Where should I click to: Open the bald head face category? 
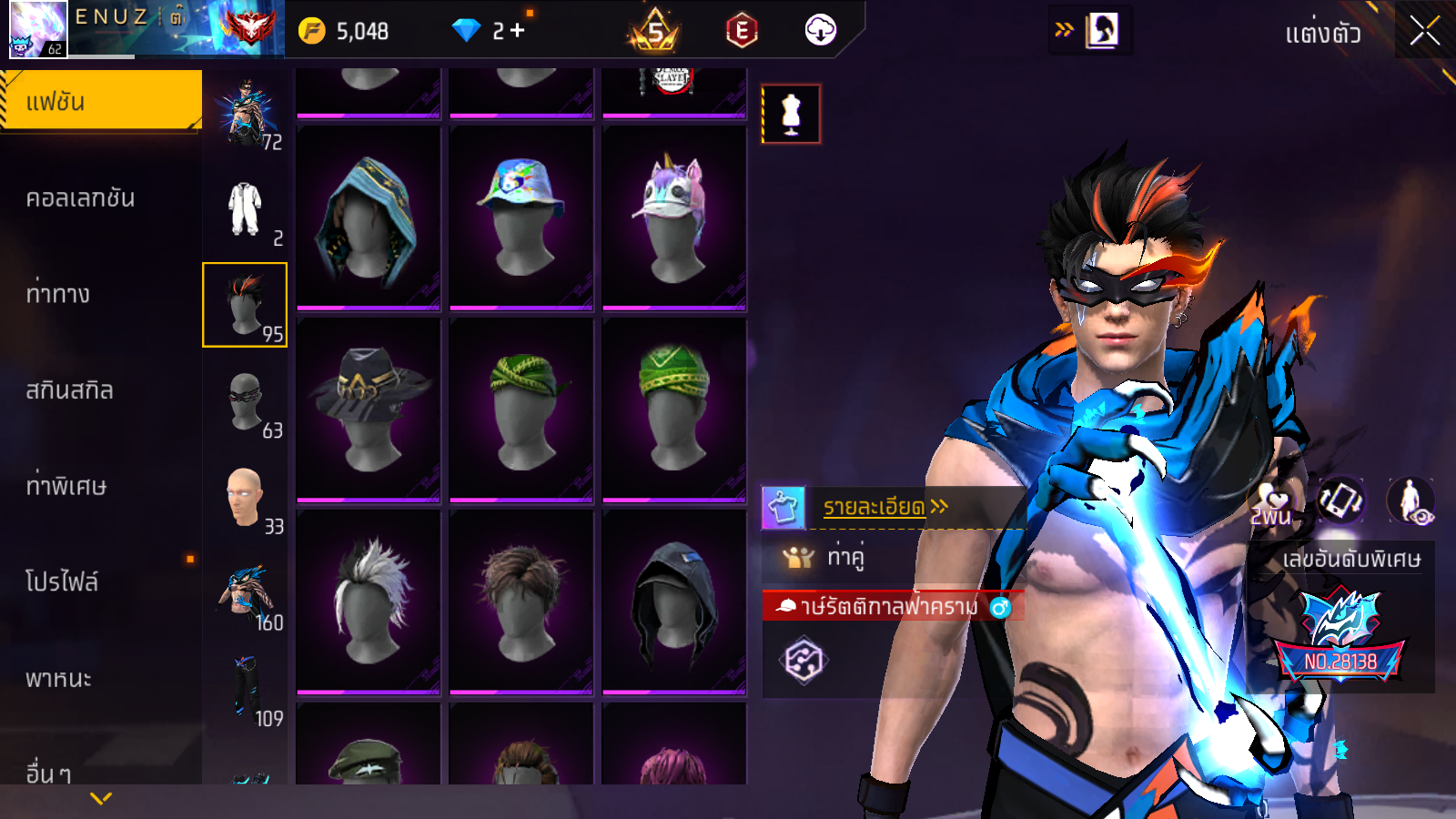245,498
